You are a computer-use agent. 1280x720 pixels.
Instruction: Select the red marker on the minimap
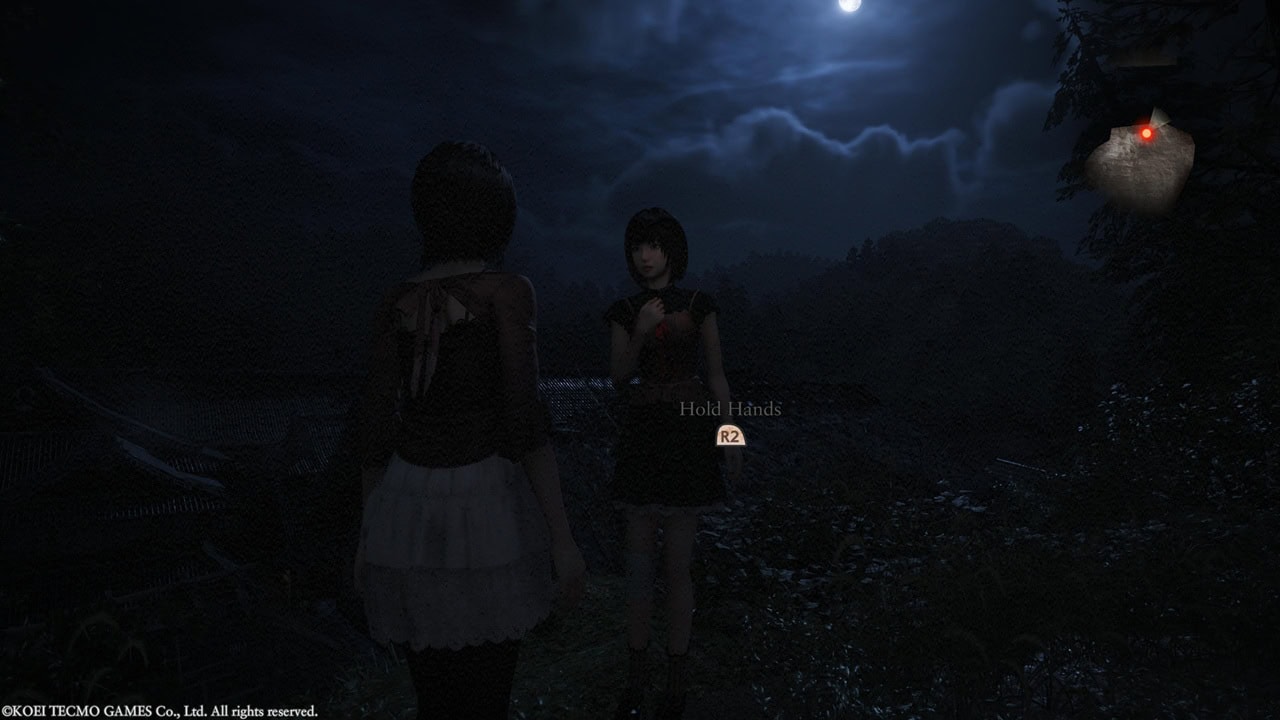[x=1146, y=133]
